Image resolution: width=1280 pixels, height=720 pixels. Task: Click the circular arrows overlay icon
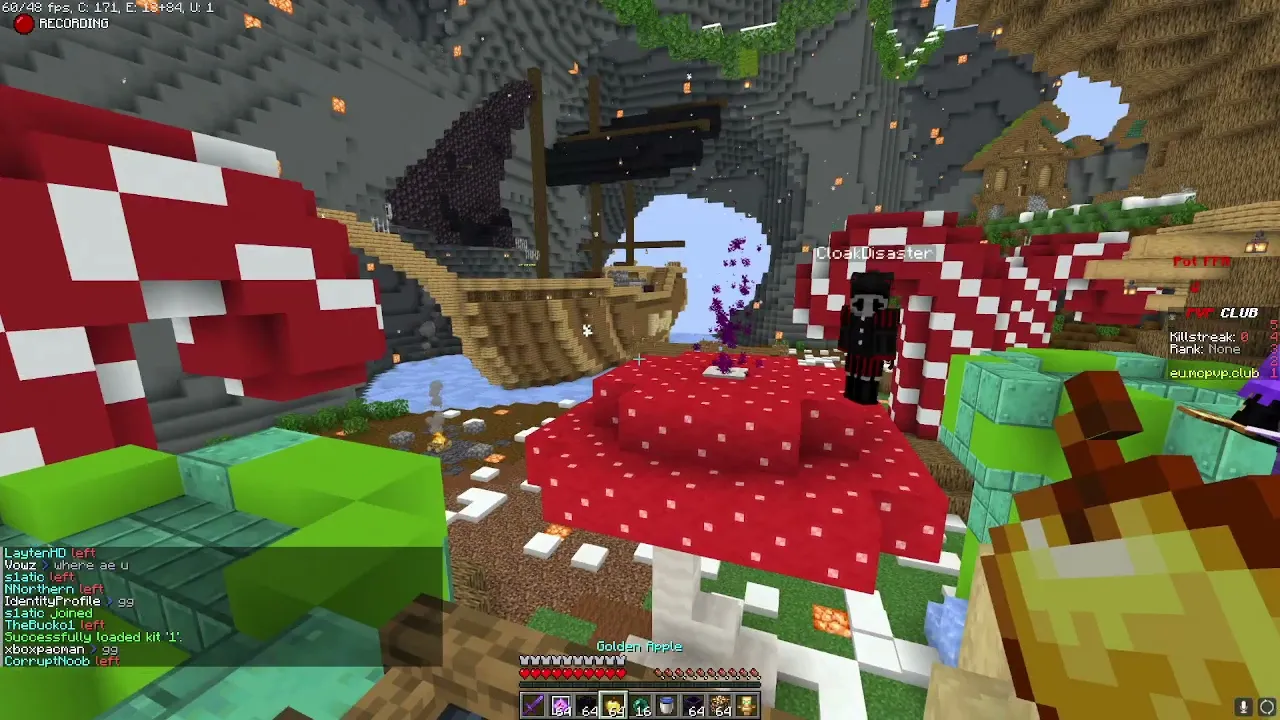pos(1266,707)
